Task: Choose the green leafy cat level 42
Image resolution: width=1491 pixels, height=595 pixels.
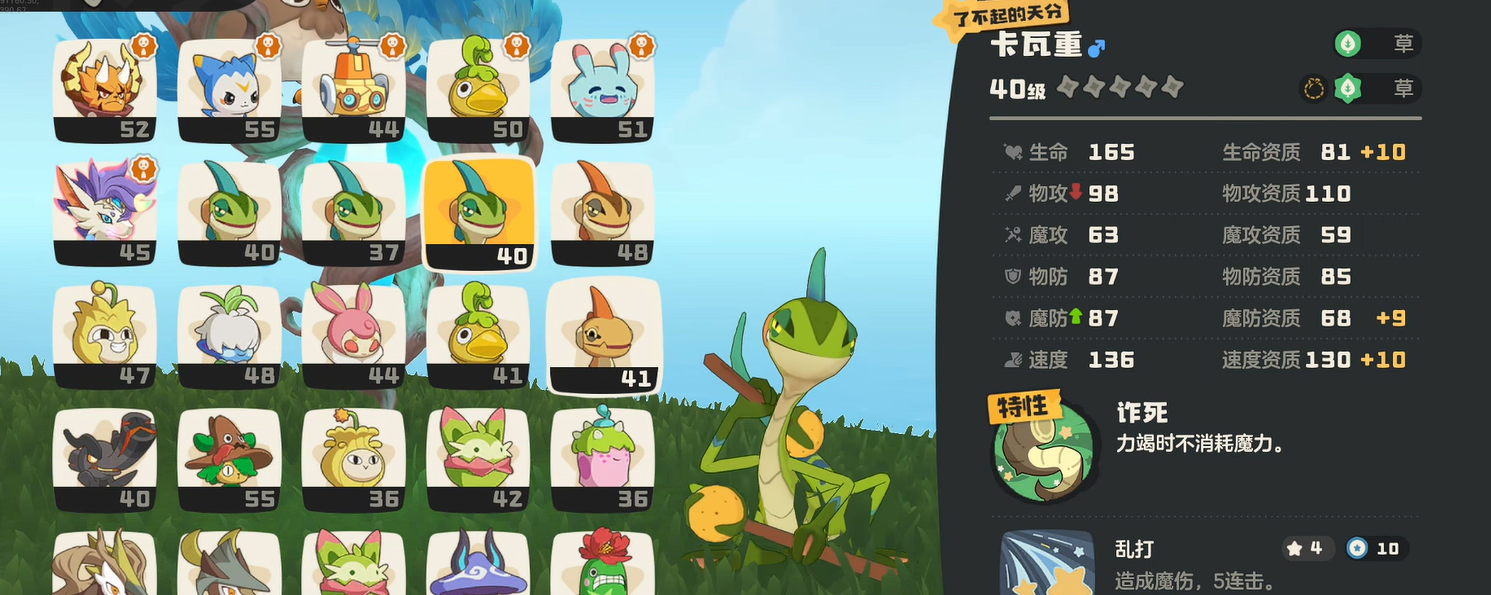Action: (477, 459)
